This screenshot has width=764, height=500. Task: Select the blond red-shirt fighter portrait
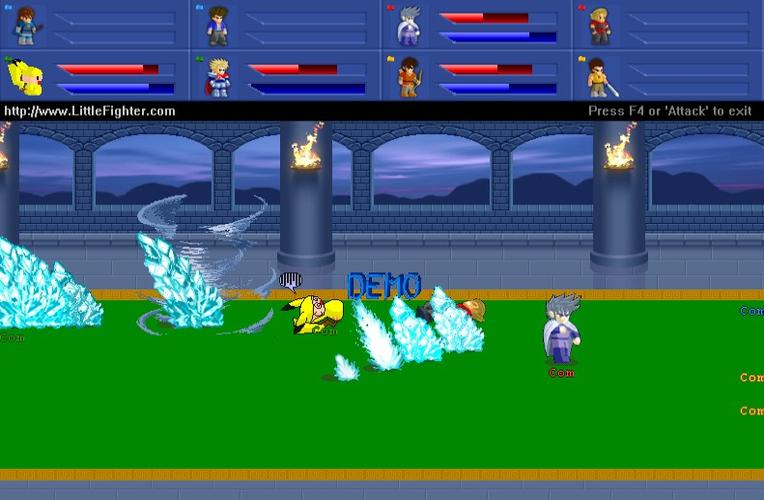click(599, 25)
